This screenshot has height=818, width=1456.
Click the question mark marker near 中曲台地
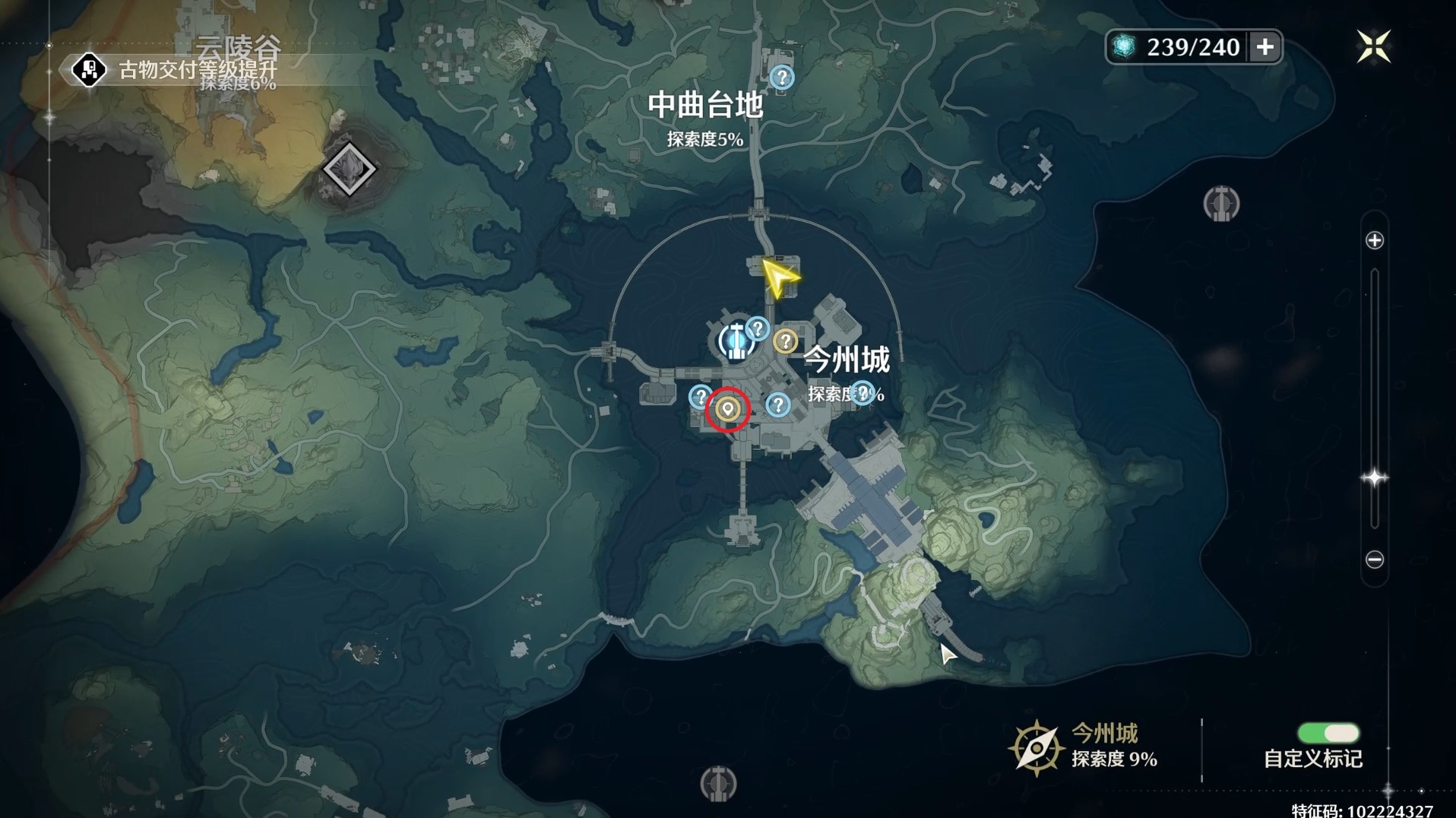(781, 76)
